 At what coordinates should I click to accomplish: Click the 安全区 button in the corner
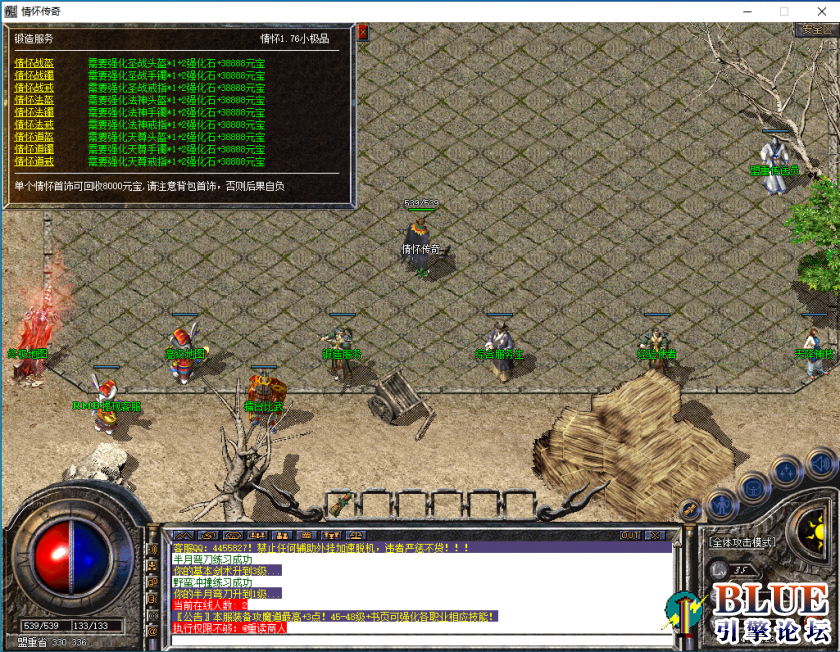coord(816,30)
